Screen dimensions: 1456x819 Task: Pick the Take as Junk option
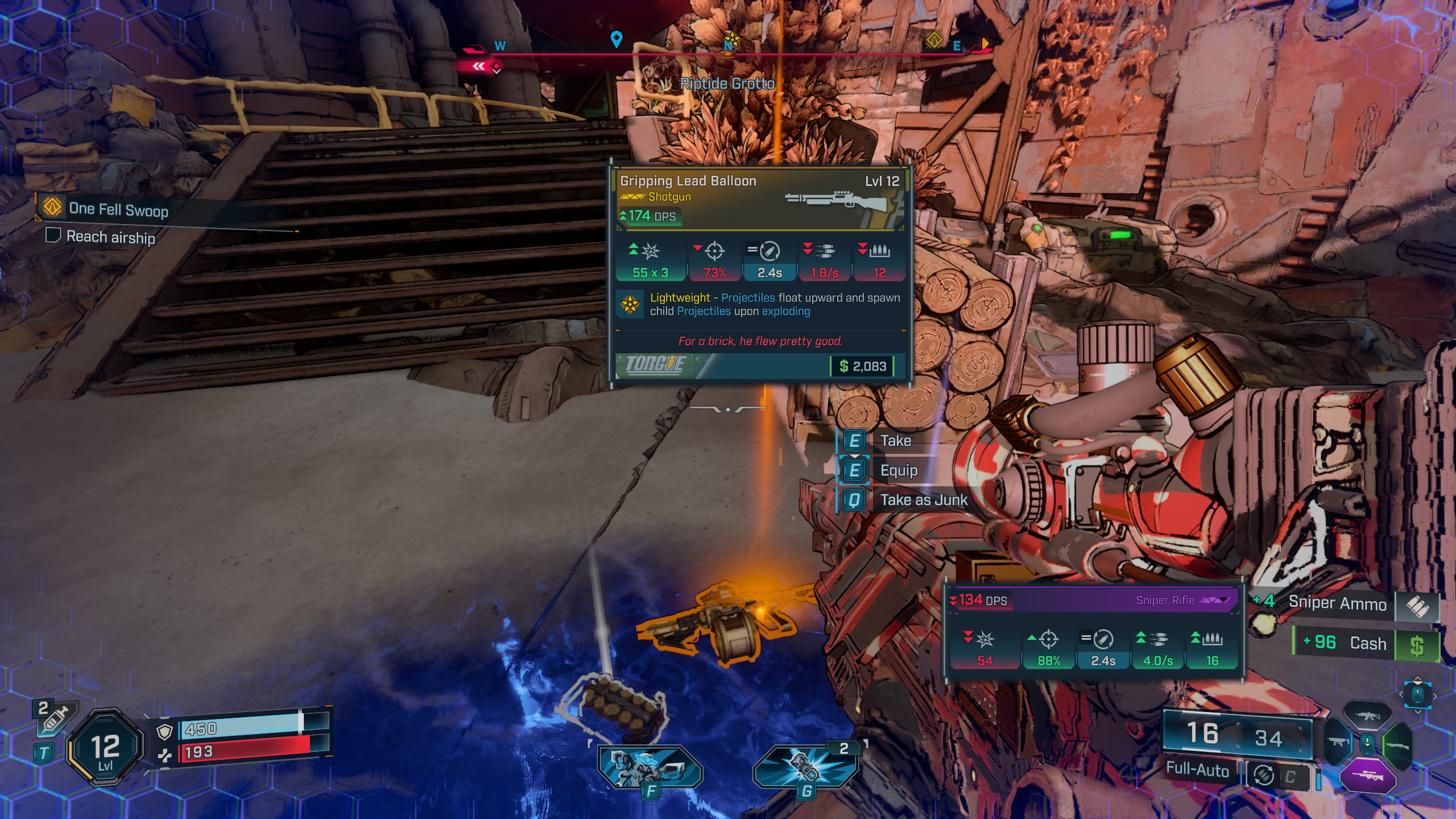pyautogui.click(x=923, y=500)
